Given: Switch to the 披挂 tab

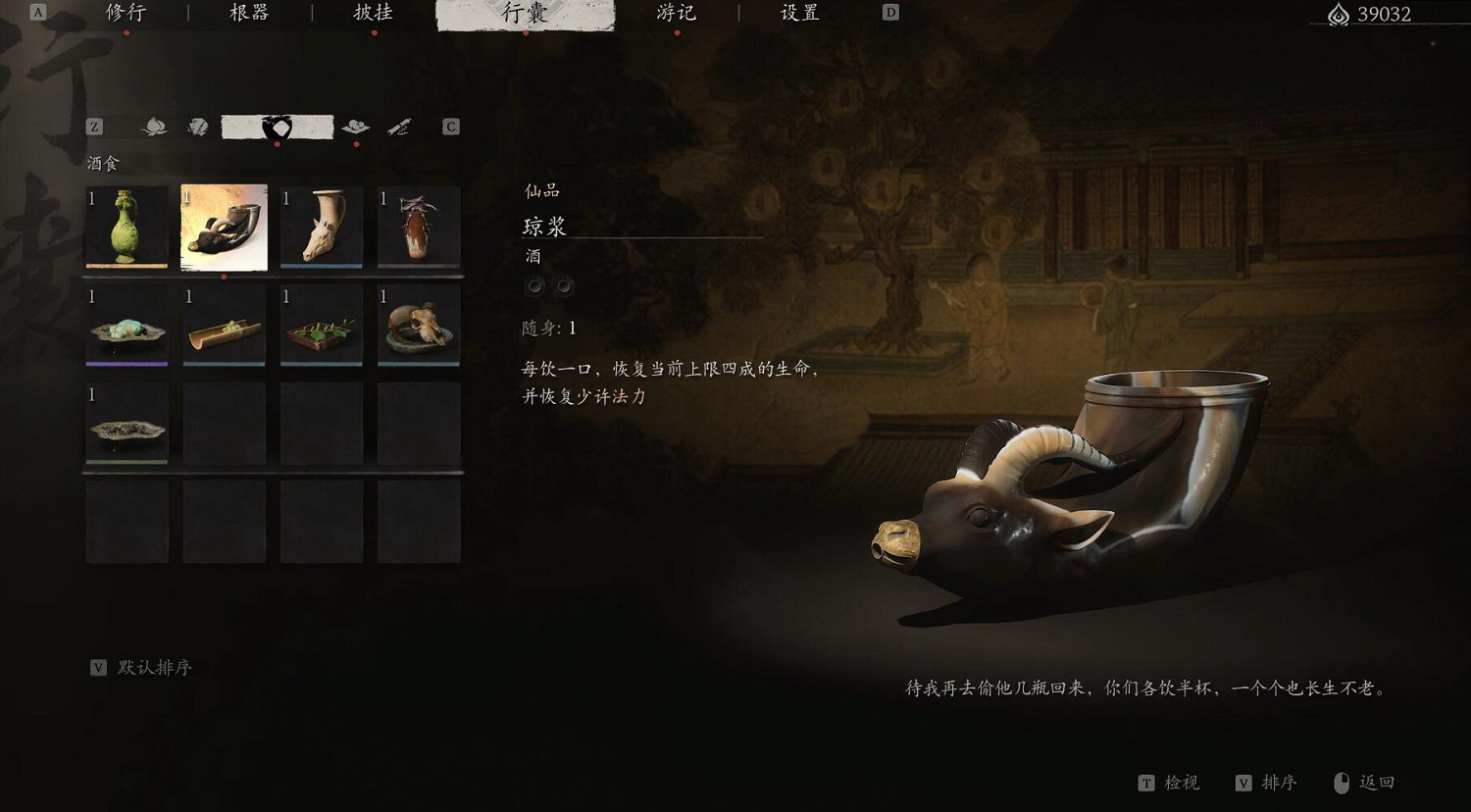Looking at the screenshot, I should pyautogui.click(x=373, y=13).
